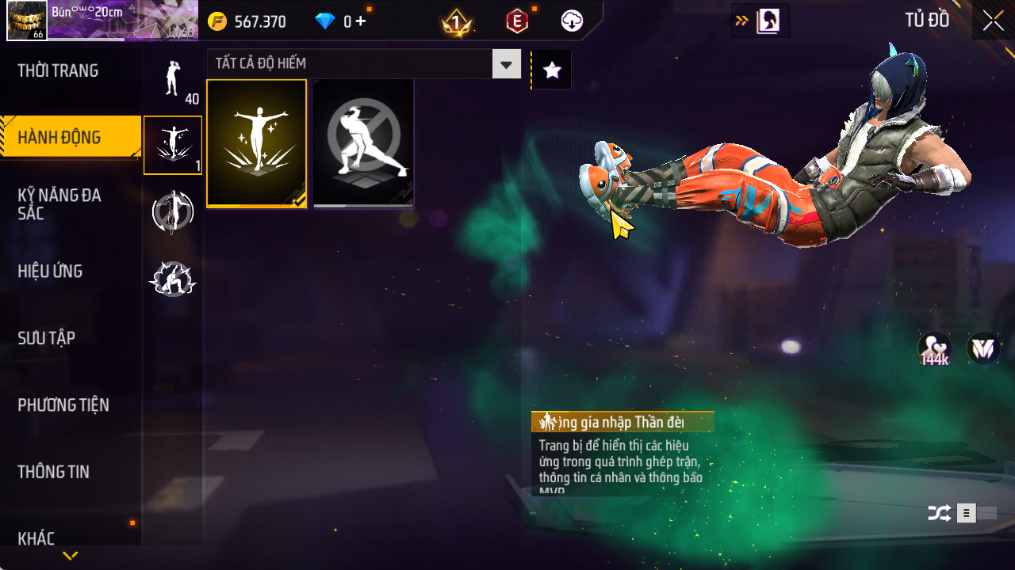Open the rarity filter dropdown
This screenshot has height=570, width=1015.
pyautogui.click(x=506, y=64)
